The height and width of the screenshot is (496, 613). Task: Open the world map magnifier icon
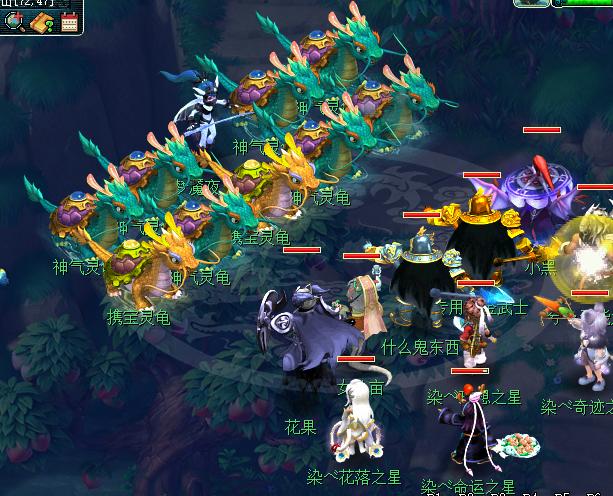coord(14,22)
